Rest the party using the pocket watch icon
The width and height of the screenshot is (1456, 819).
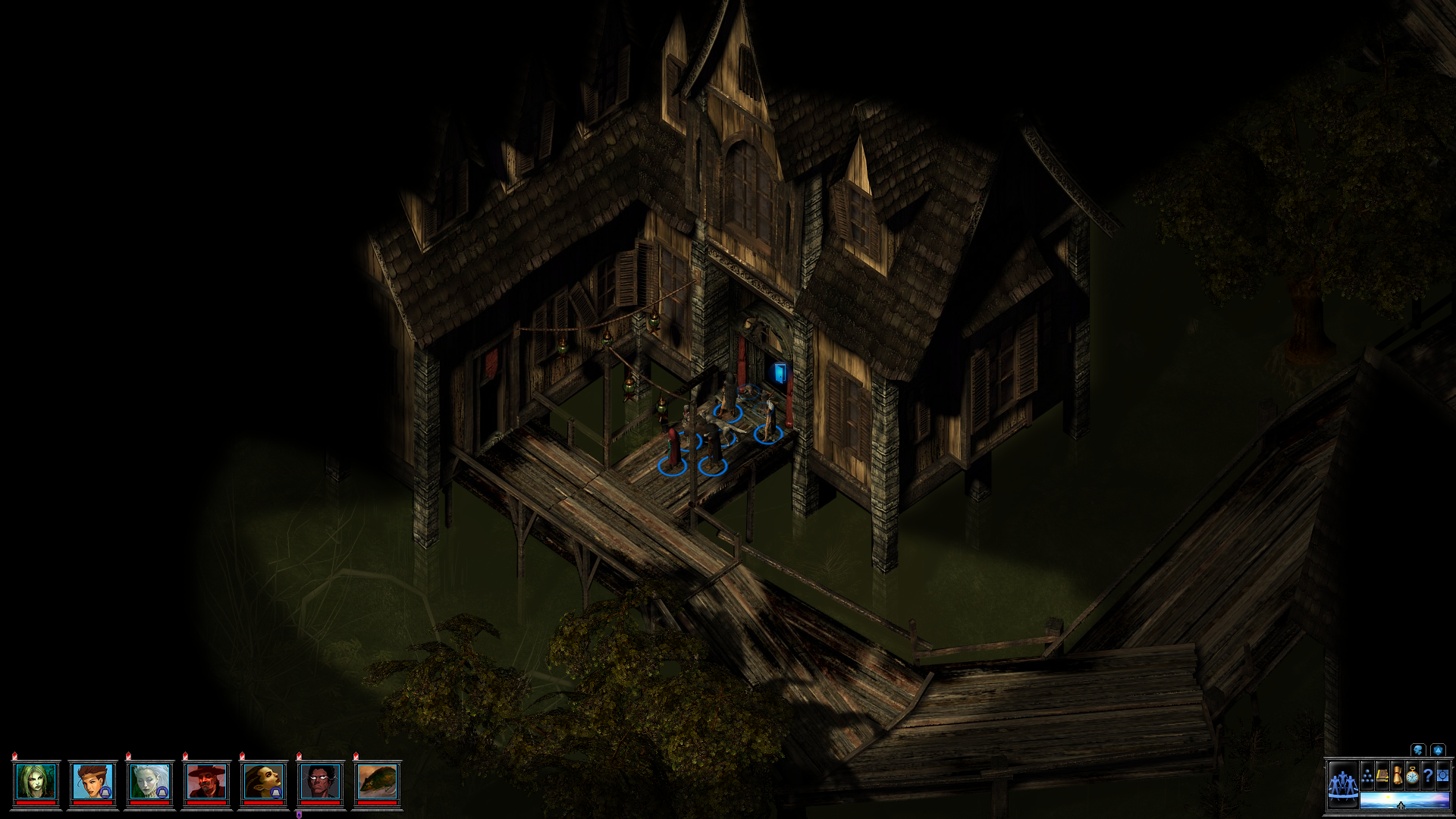point(1412,775)
